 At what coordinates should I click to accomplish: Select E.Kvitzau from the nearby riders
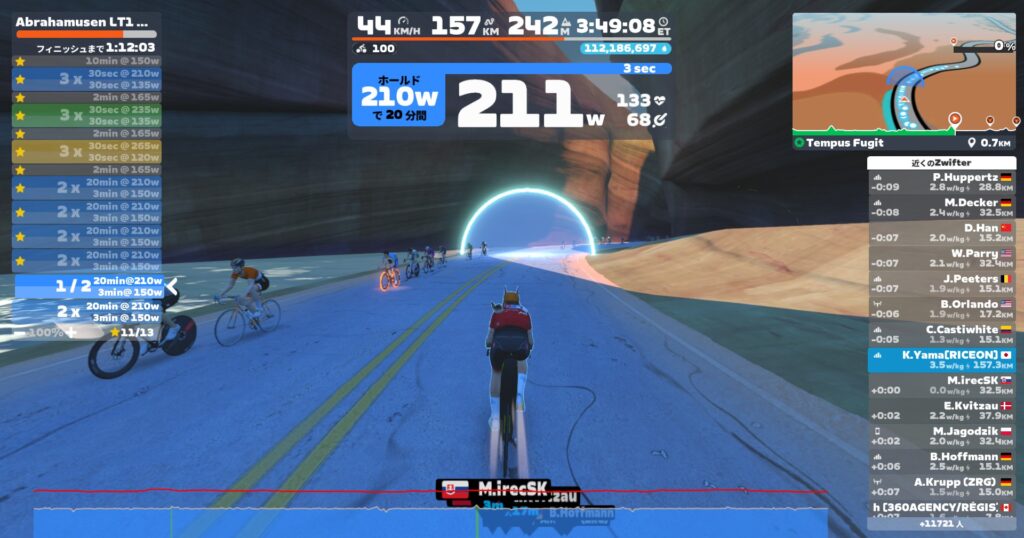941,410
